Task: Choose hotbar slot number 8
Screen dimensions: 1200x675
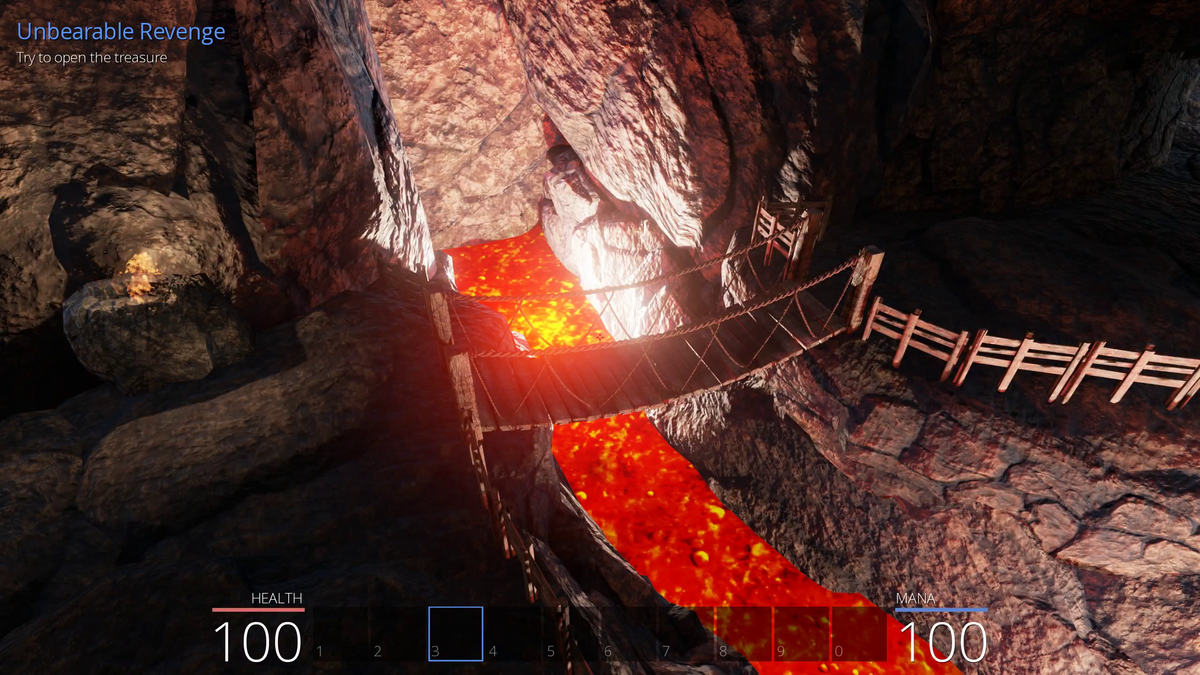Action: click(745, 634)
